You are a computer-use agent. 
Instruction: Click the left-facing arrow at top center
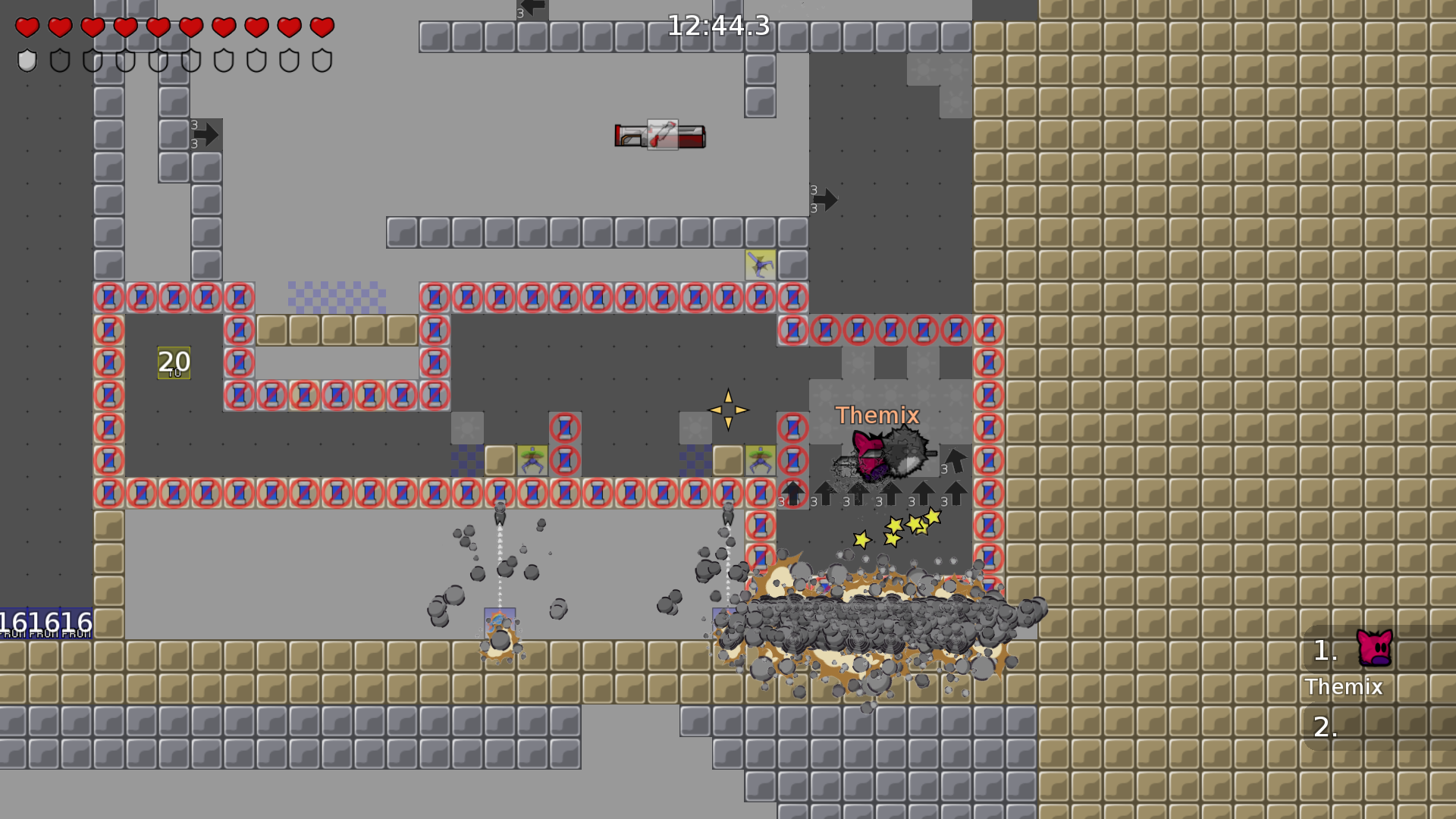click(533, 8)
